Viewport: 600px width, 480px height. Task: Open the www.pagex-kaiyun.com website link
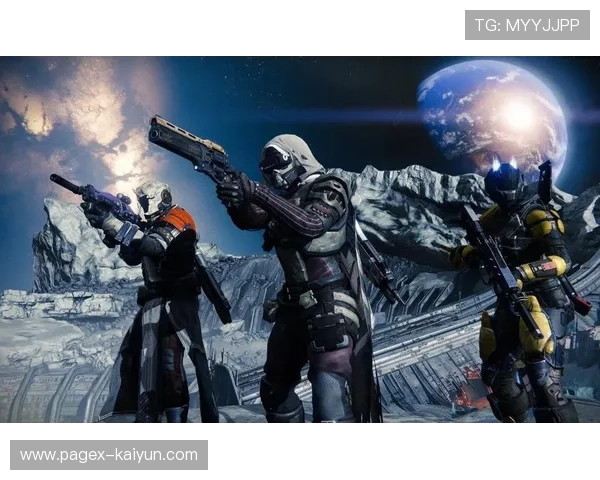(108, 455)
